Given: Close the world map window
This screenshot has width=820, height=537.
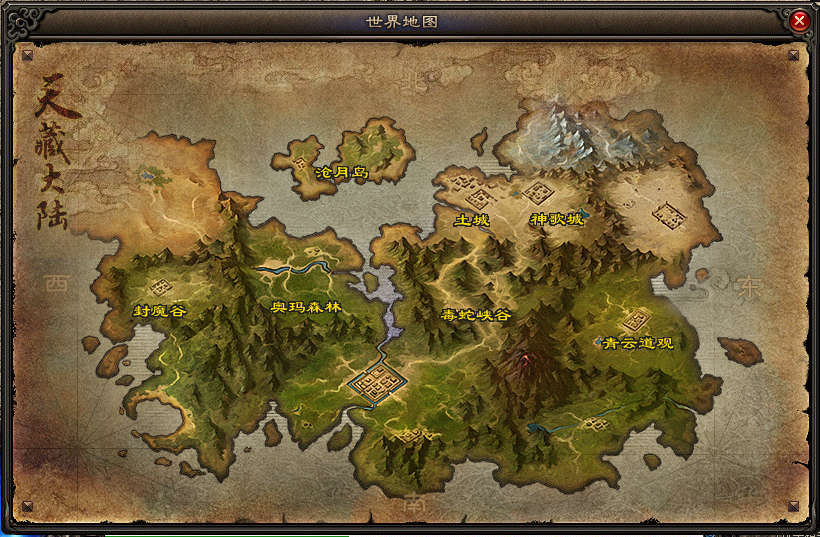Looking at the screenshot, I should 799,20.
